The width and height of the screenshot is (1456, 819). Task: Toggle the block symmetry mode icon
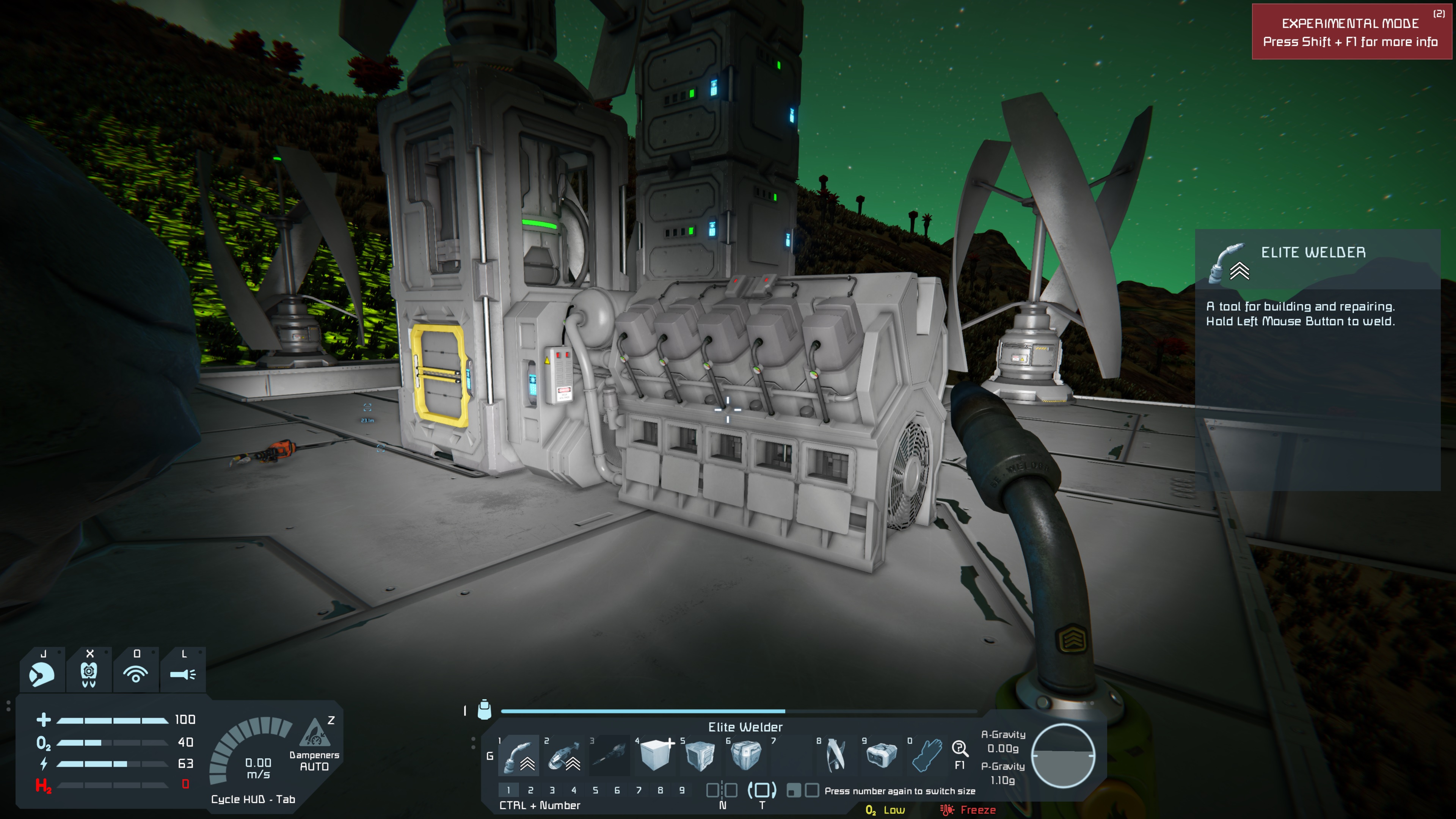[x=722, y=791]
